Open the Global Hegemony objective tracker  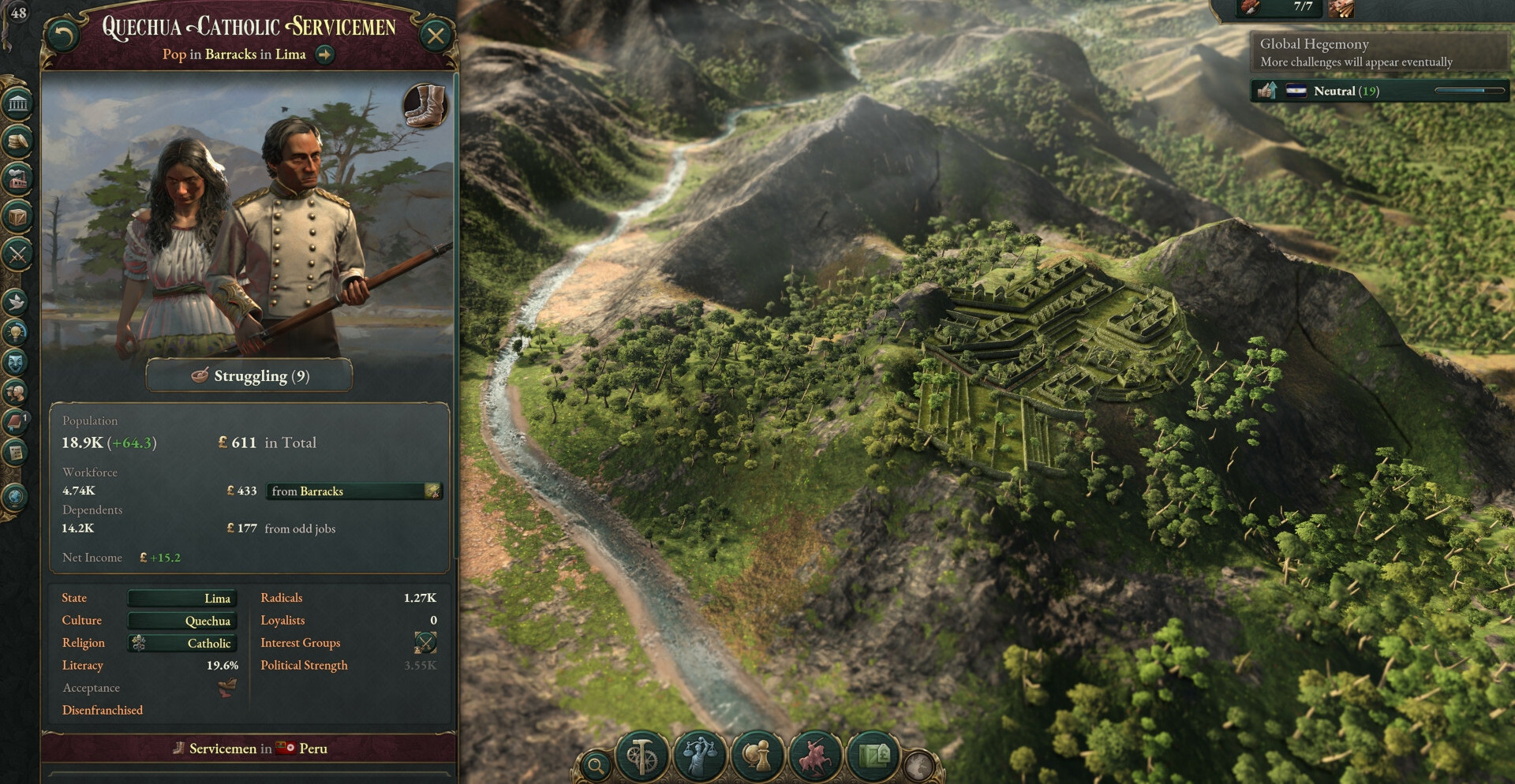1378,52
